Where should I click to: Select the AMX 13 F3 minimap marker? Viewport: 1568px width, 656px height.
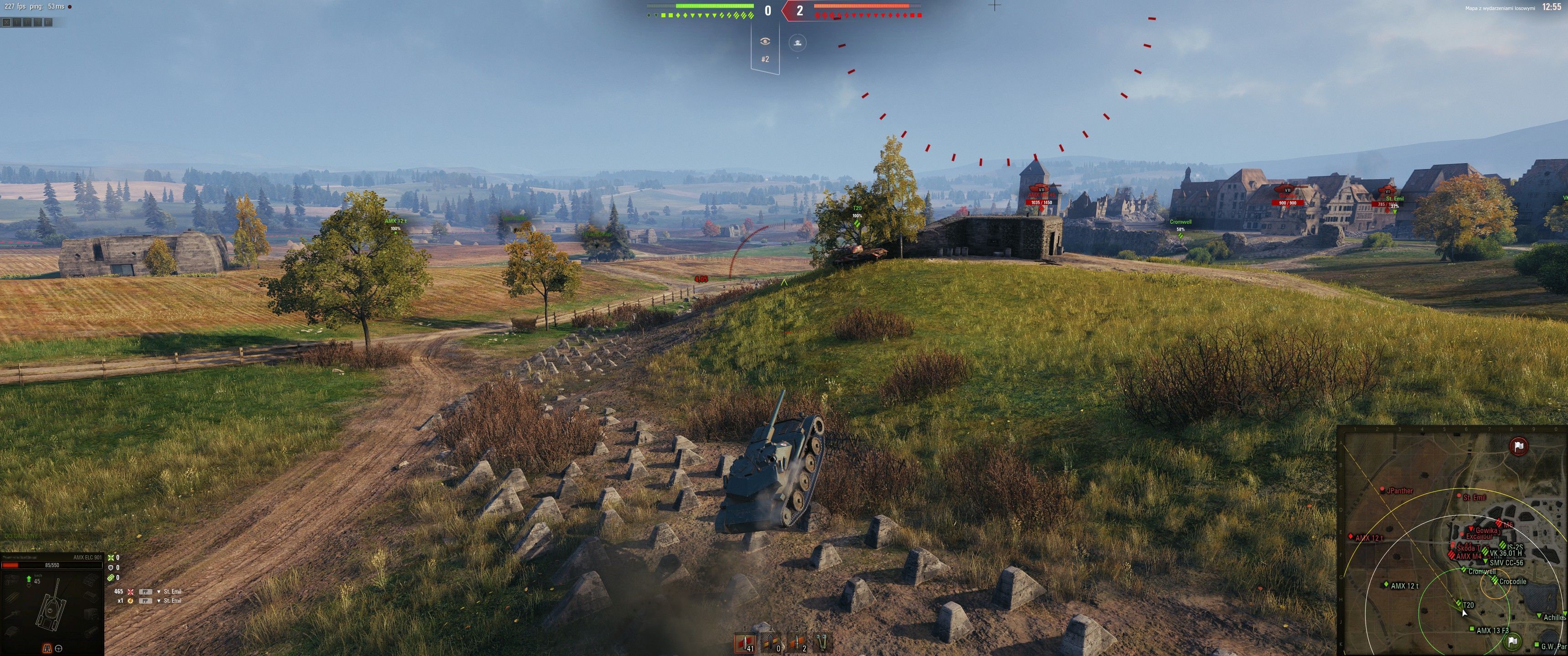click(1472, 629)
